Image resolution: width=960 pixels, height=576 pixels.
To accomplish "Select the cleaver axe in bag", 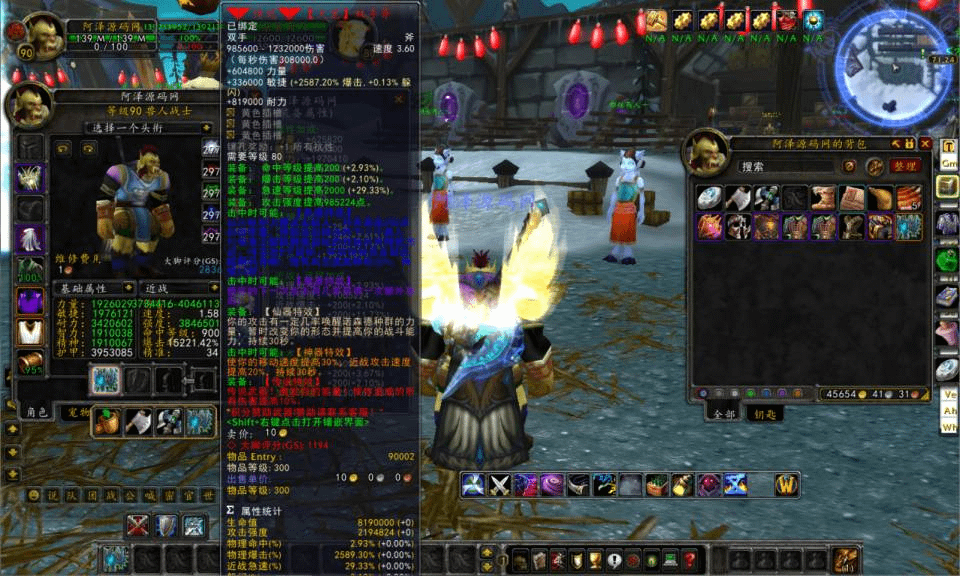I will pyautogui.click(x=737, y=198).
